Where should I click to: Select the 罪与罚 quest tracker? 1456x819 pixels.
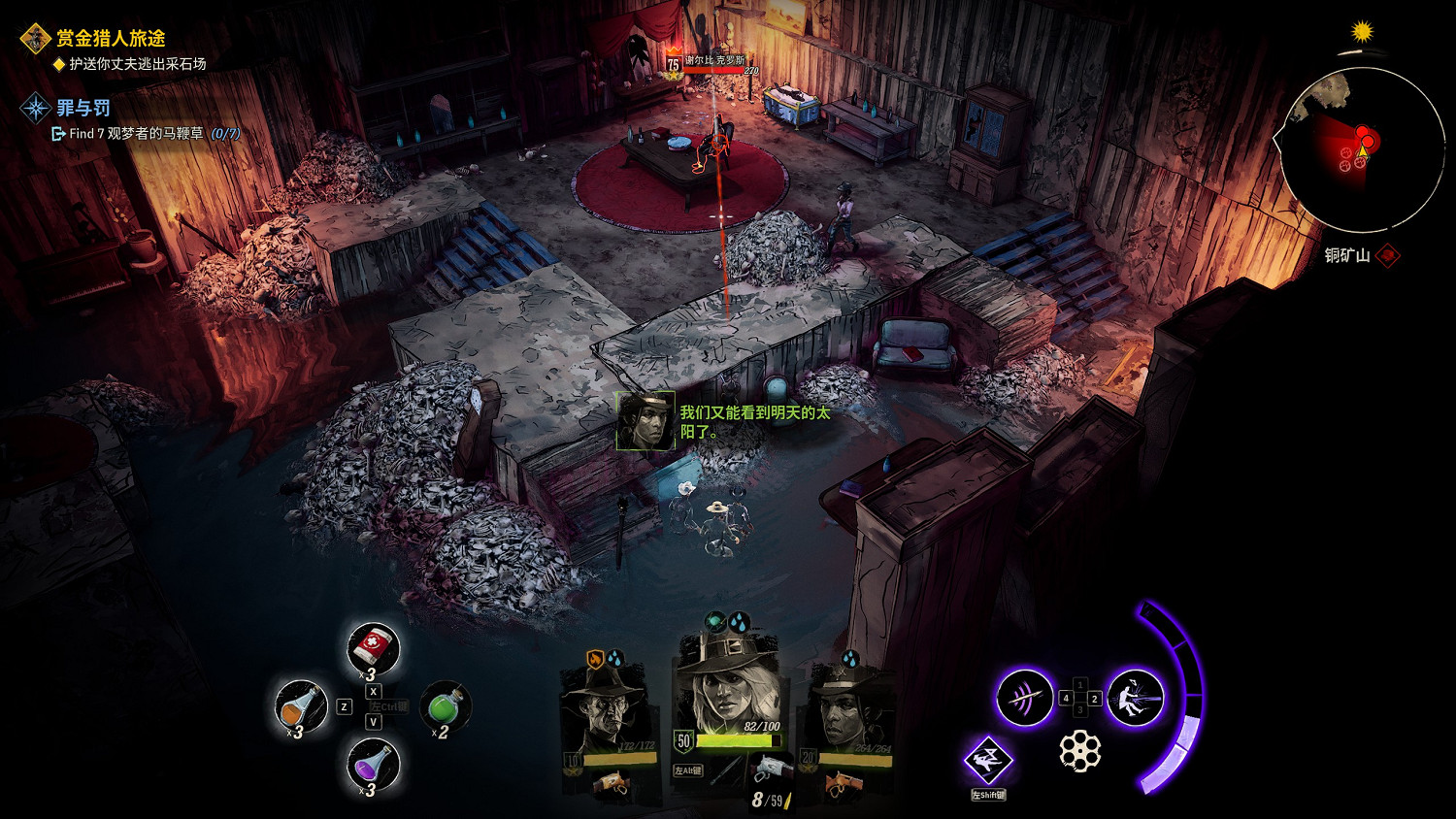[83, 108]
